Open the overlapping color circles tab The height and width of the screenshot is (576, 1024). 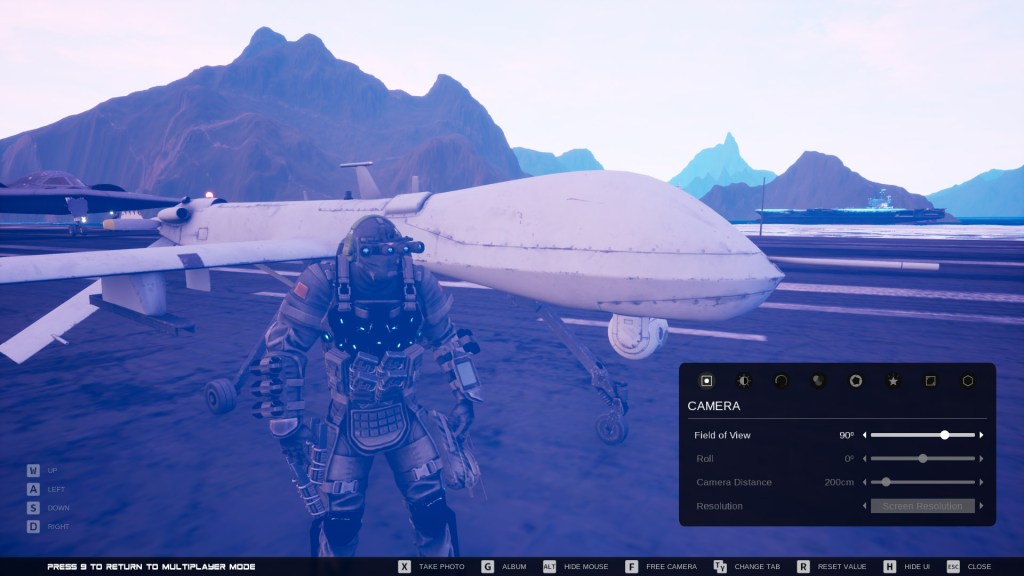pyautogui.click(x=818, y=381)
